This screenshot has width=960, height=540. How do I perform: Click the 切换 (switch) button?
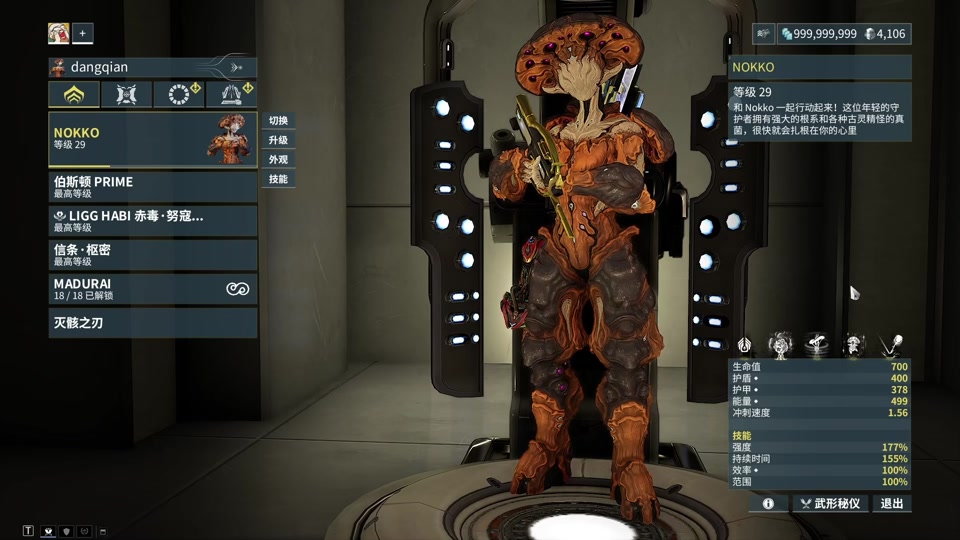click(278, 121)
